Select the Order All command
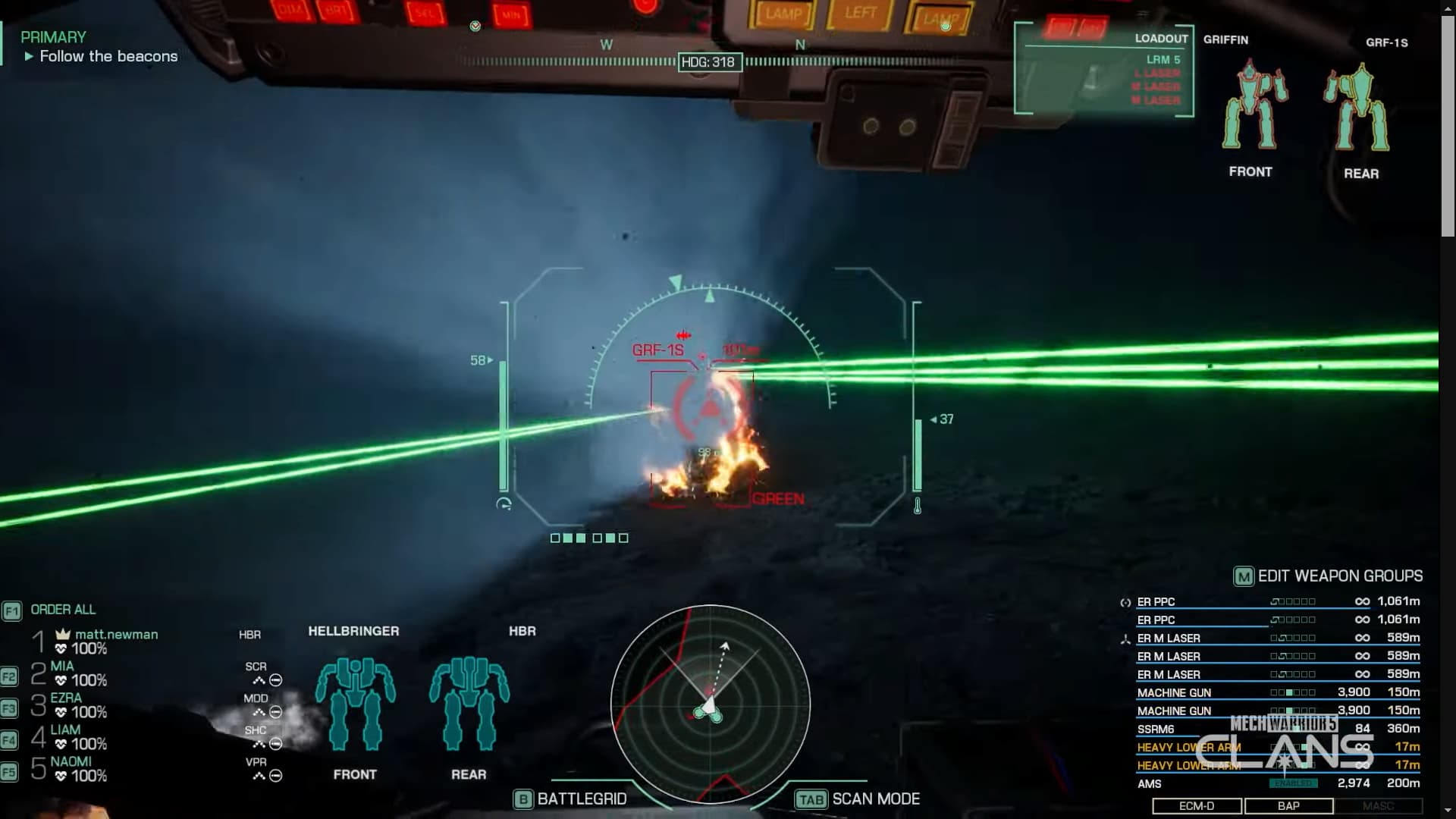This screenshot has width=1456, height=819. [62, 610]
